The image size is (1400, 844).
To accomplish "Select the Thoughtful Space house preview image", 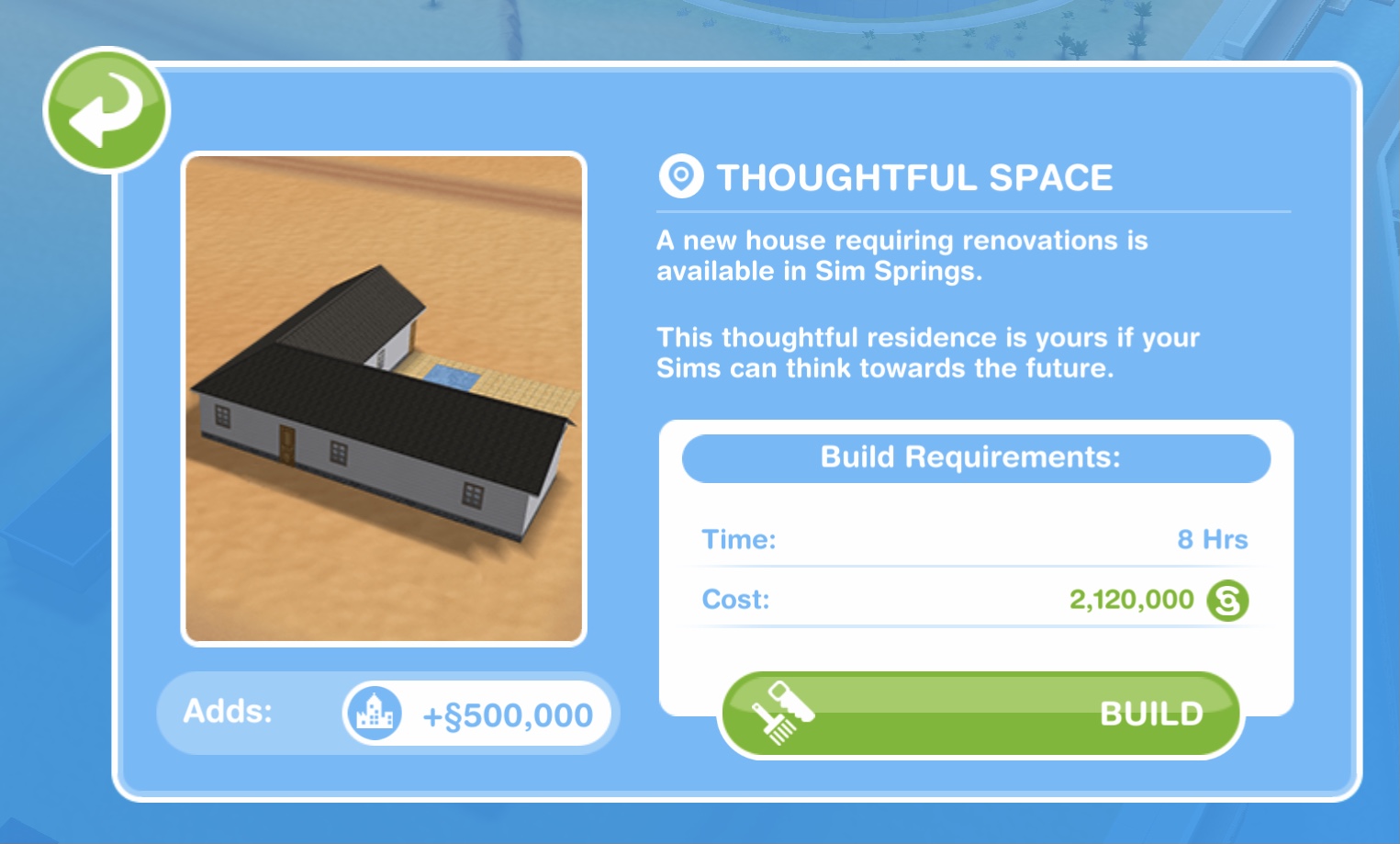I will (x=384, y=399).
